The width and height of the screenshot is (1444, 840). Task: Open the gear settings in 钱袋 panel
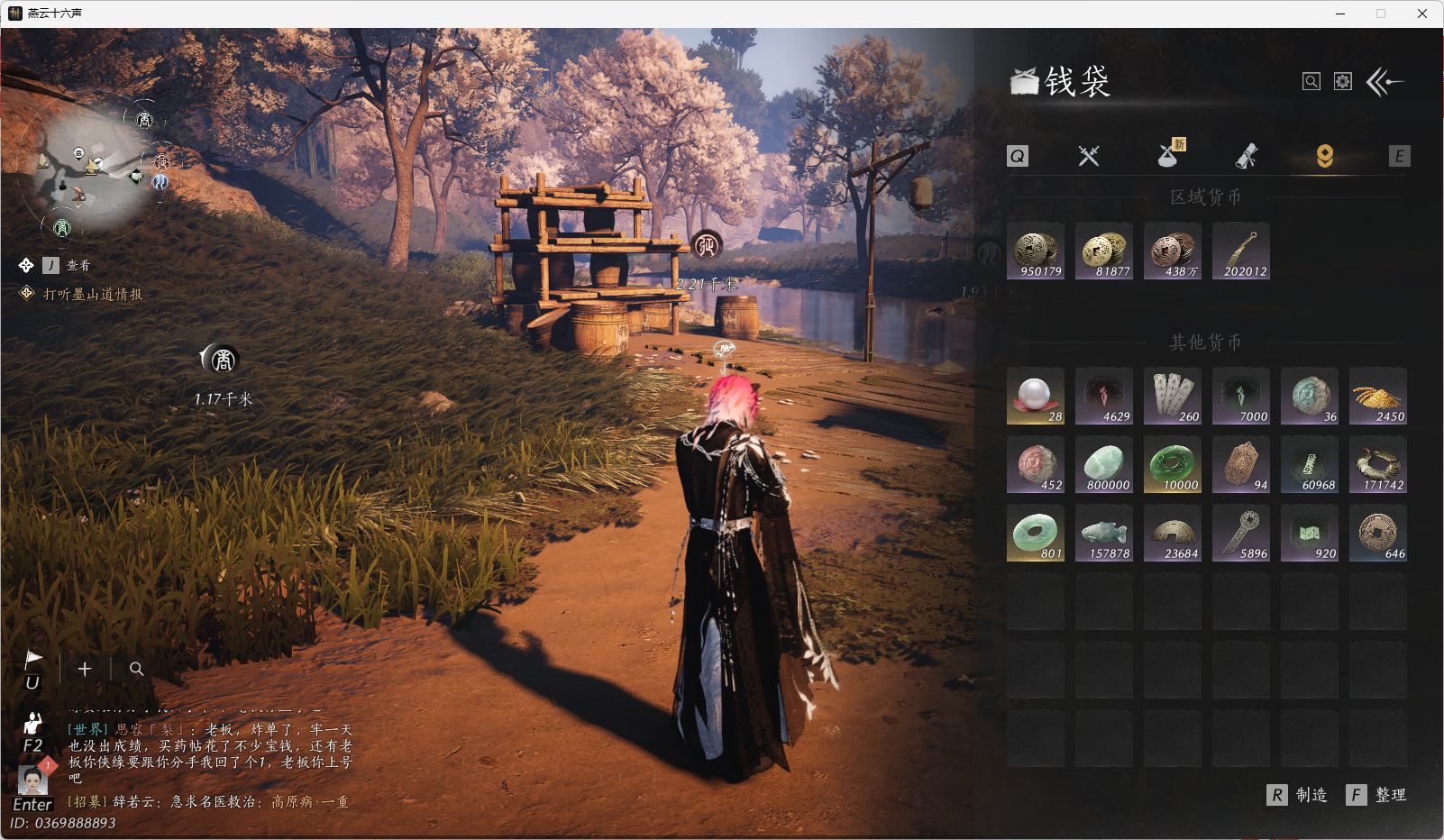[x=1343, y=82]
